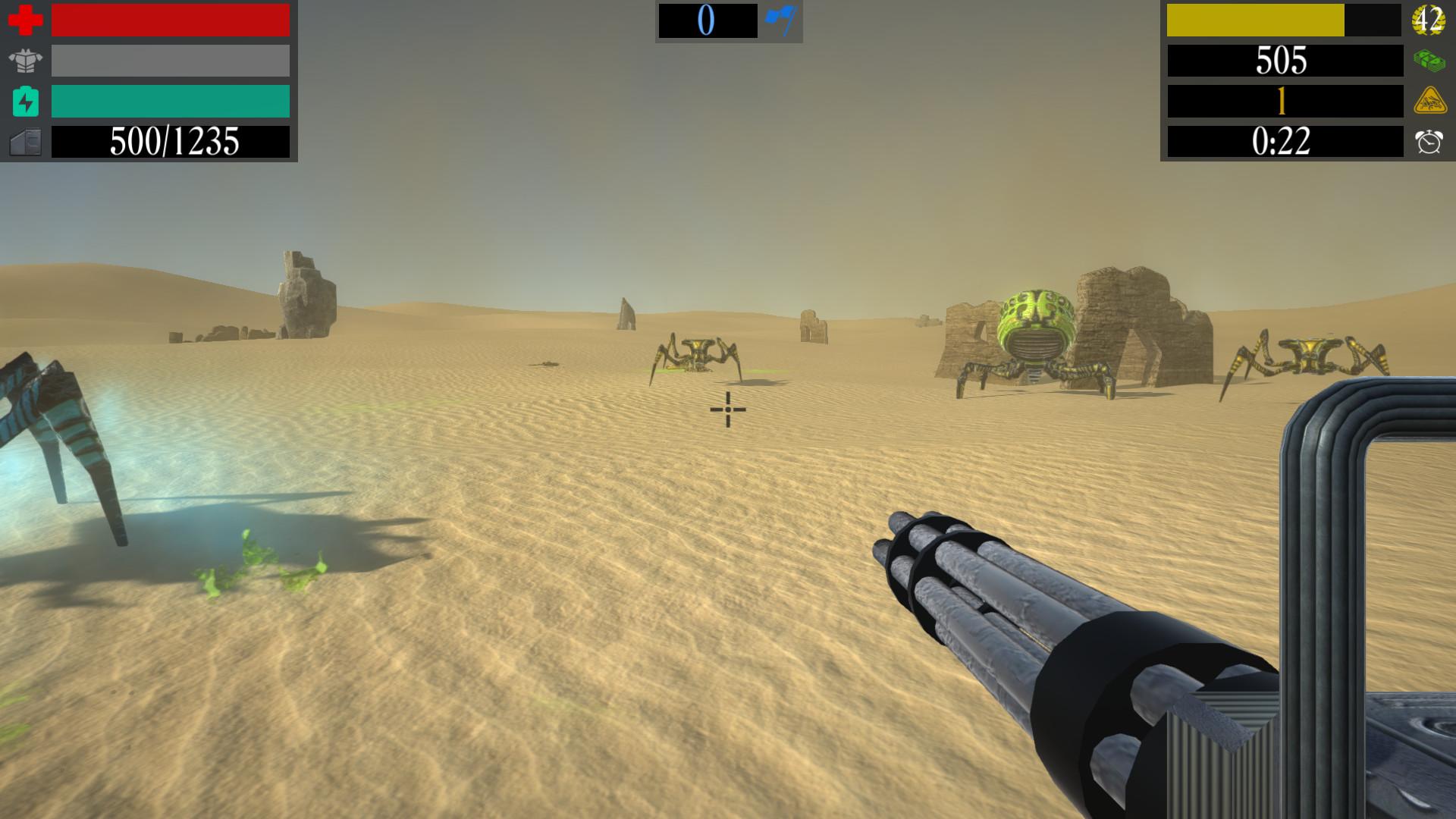Select the ammo counter reading 500/1235
This screenshot has width=1456, height=819.
pyautogui.click(x=171, y=141)
